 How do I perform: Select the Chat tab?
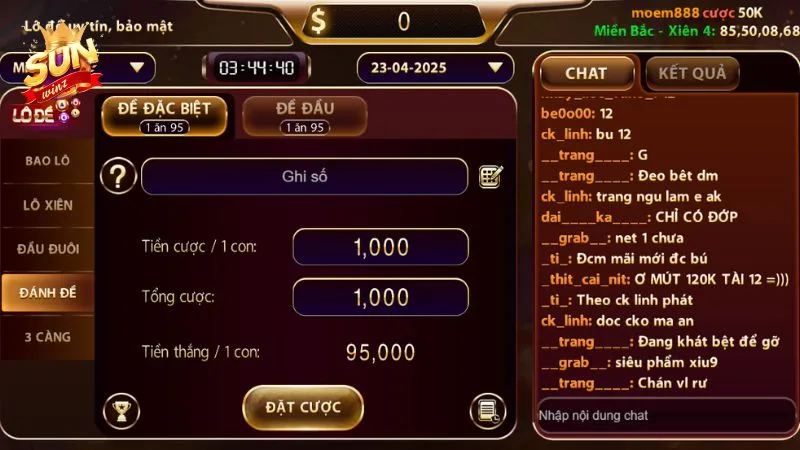tap(586, 73)
